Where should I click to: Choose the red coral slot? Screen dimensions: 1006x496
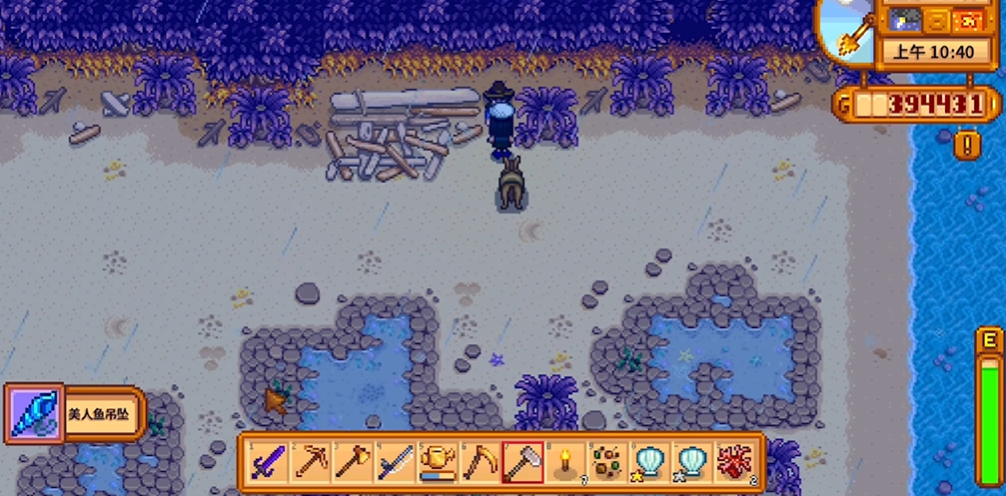(x=735, y=462)
